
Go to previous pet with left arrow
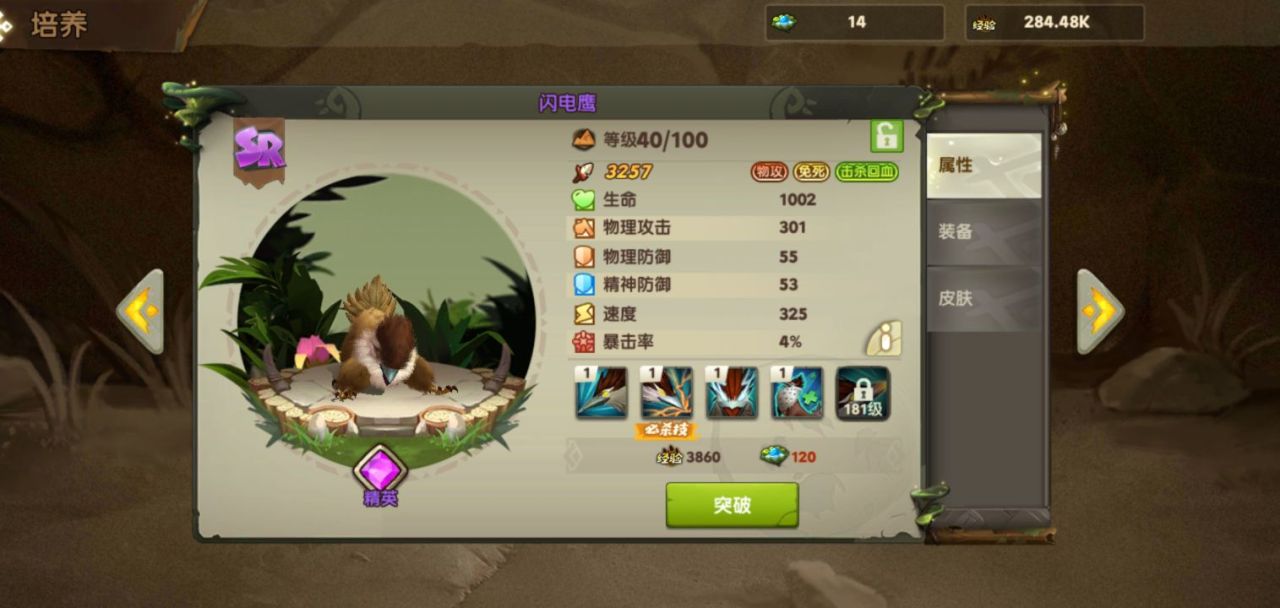pos(140,312)
